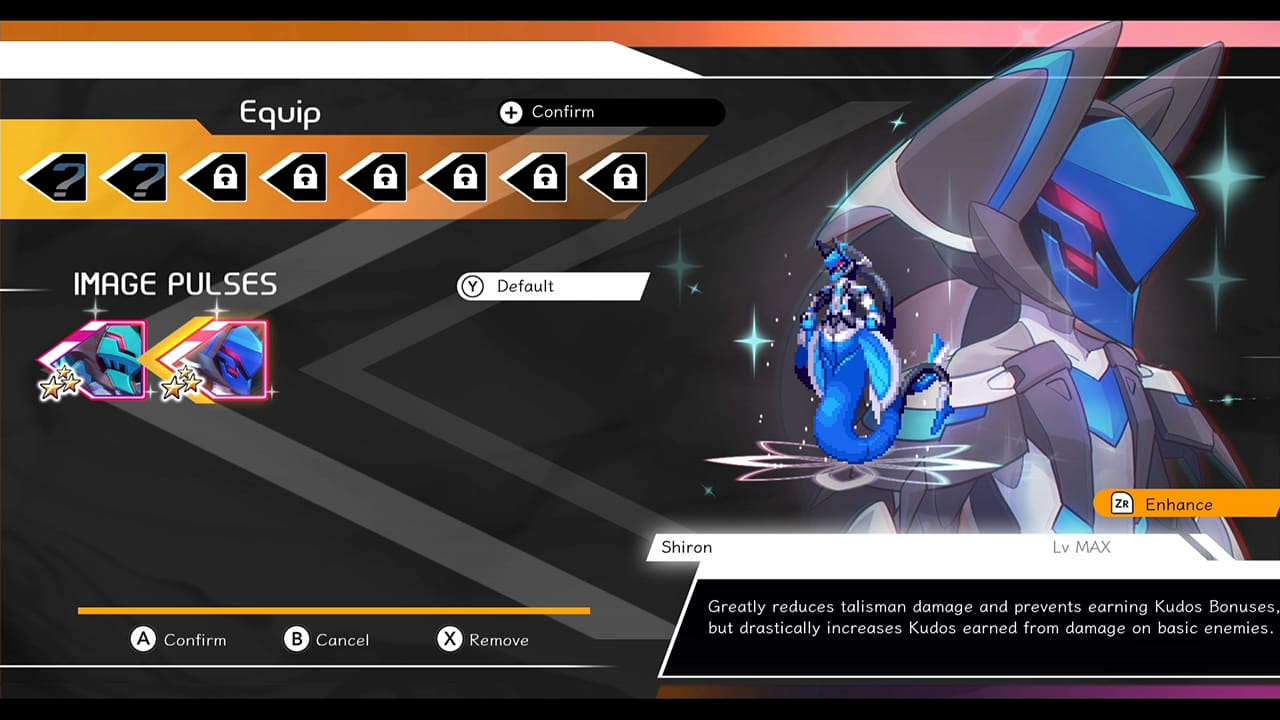Select the second locked slot
Image resolution: width=1280 pixels, height=720 pixels.
292,176
